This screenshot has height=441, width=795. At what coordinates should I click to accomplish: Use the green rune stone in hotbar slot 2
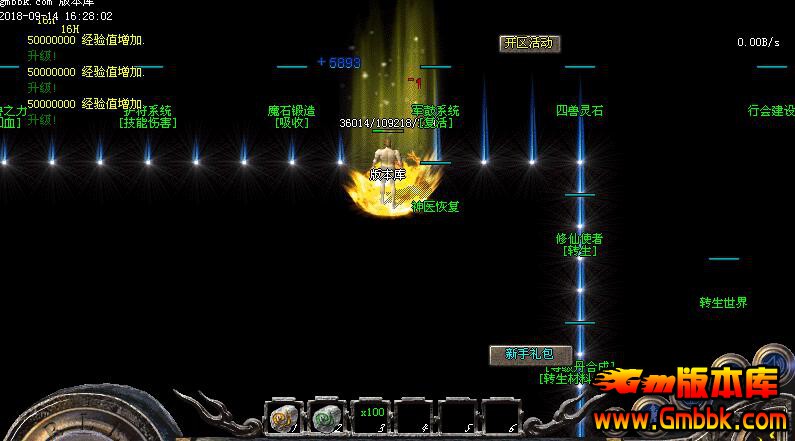(325, 417)
